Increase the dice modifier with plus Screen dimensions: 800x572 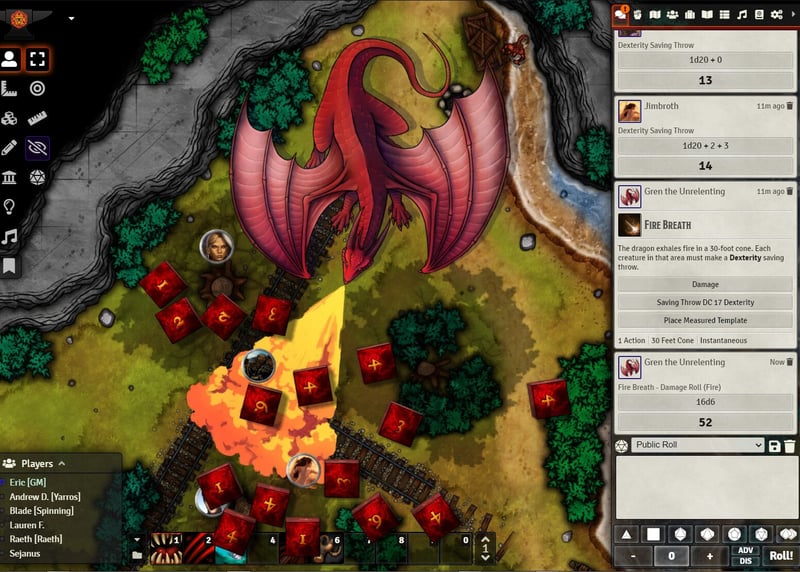[x=710, y=556]
